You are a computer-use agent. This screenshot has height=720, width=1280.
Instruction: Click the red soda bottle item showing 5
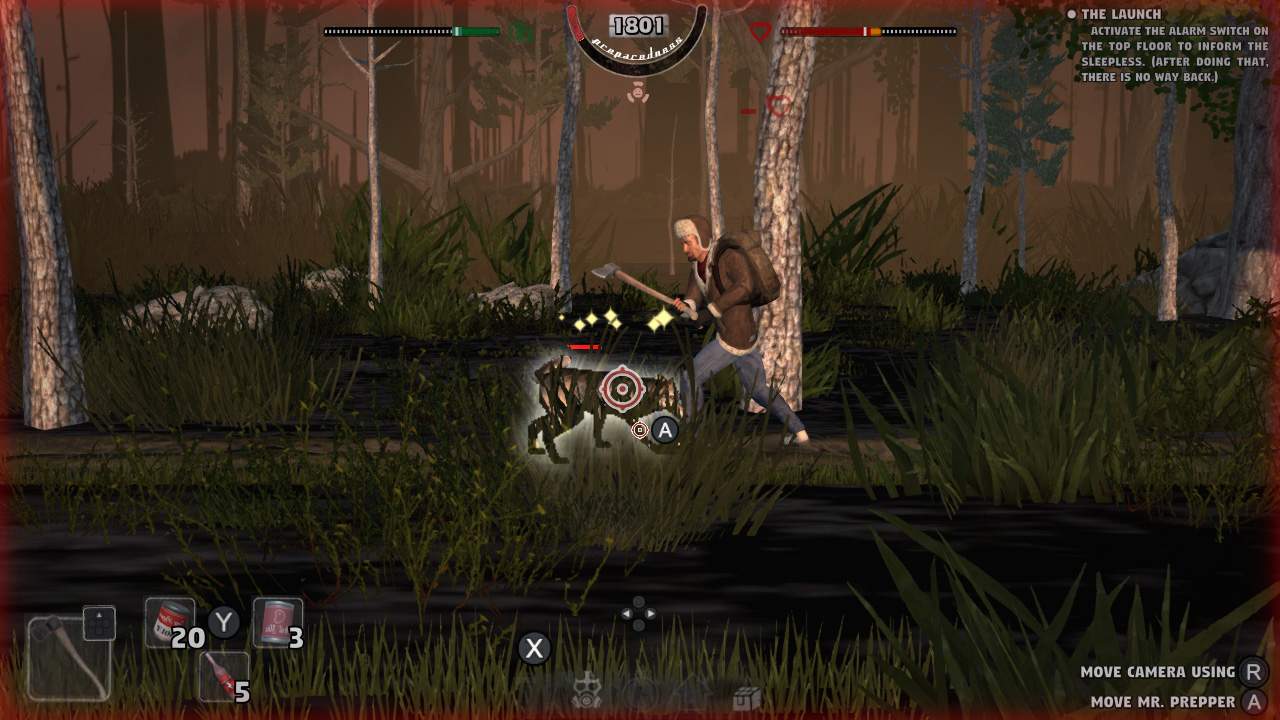point(222,676)
